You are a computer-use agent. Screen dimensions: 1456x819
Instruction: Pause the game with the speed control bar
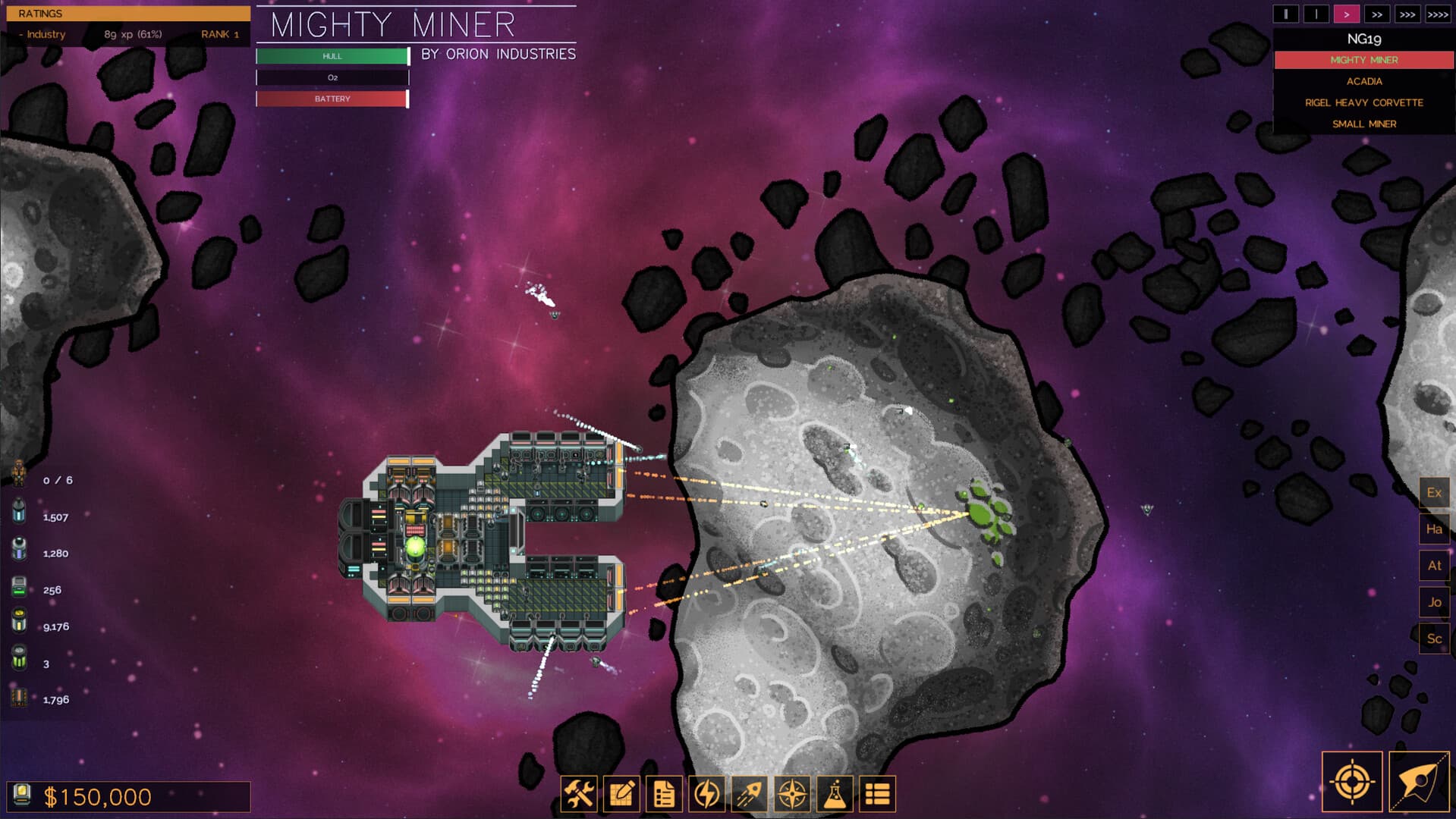coord(1286,13)
